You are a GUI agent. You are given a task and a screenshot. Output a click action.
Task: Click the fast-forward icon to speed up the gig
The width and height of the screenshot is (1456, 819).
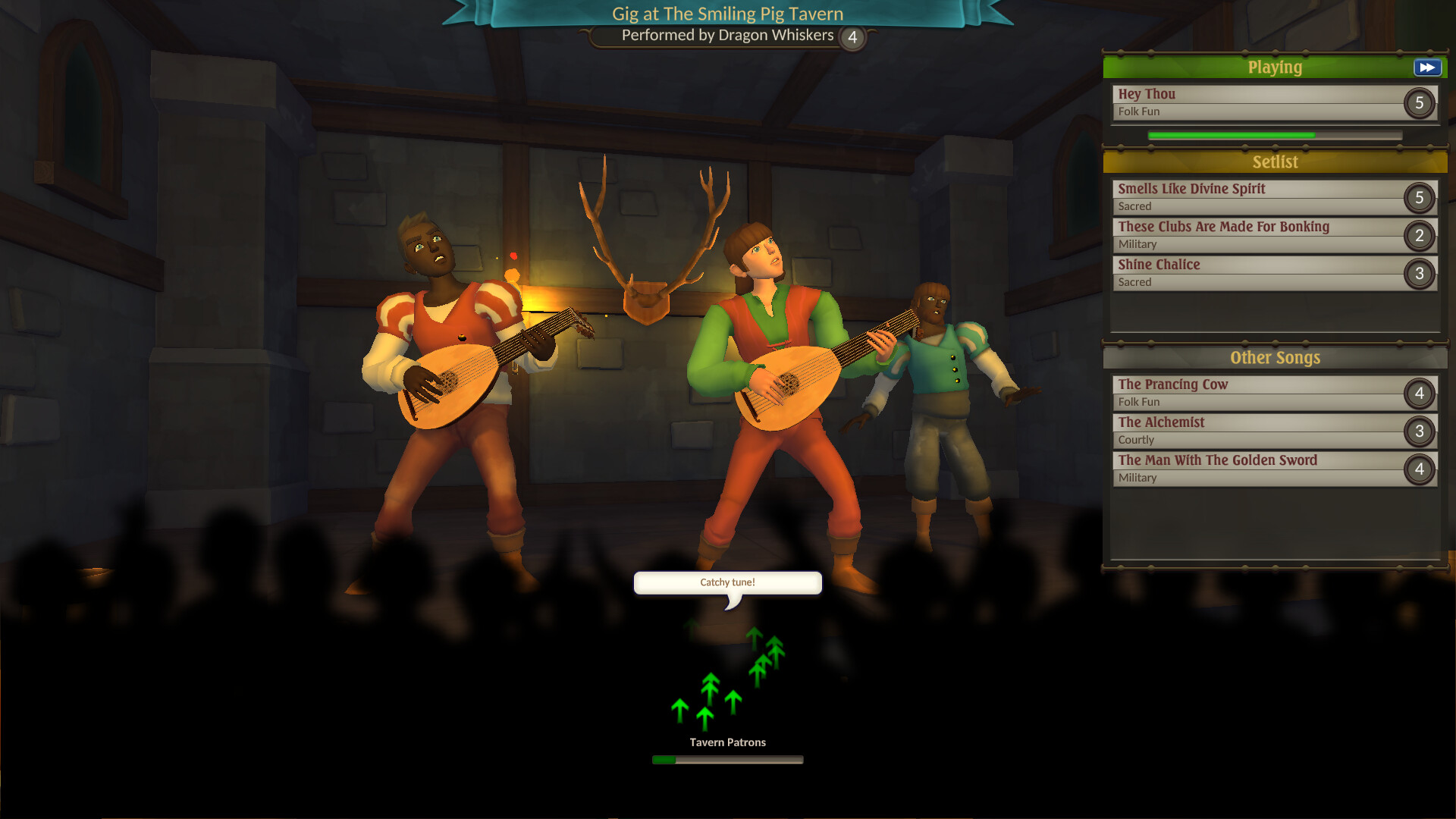[1426, 67]
